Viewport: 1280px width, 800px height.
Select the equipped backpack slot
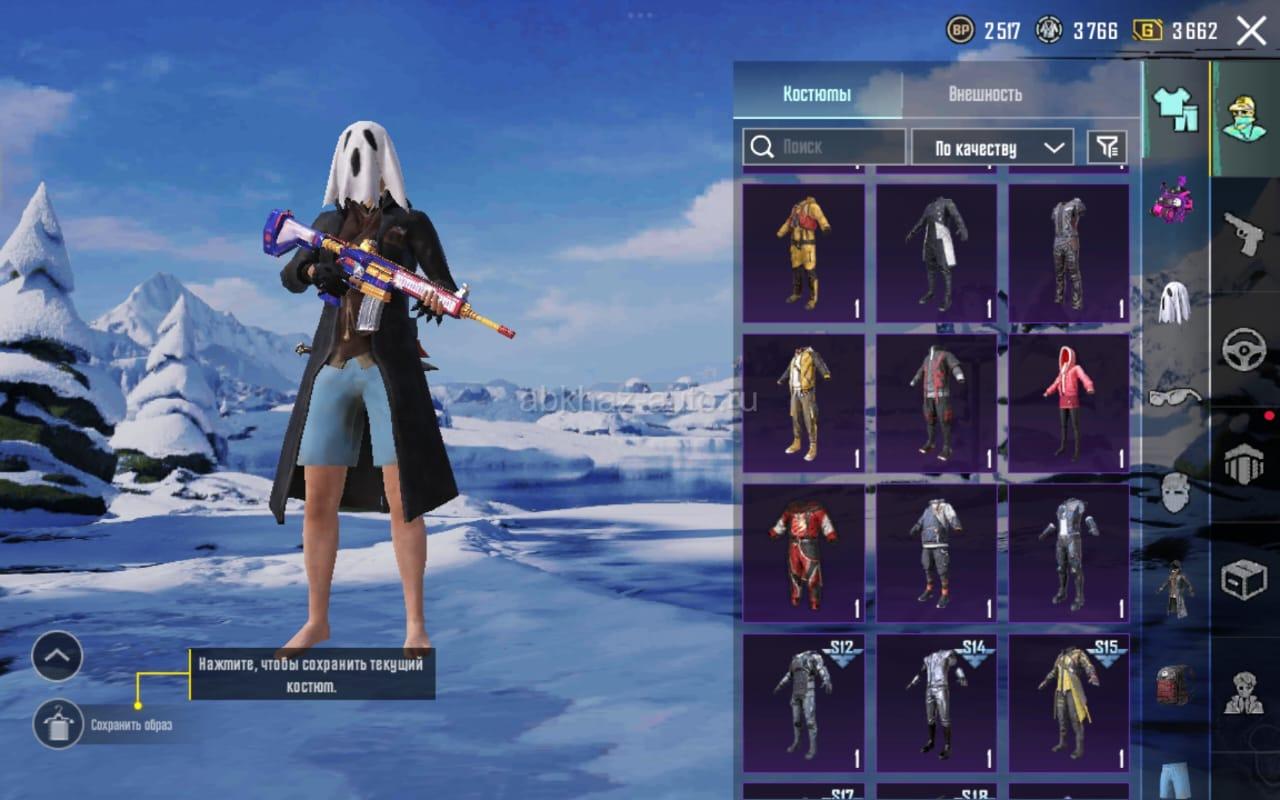[1175, 684]
